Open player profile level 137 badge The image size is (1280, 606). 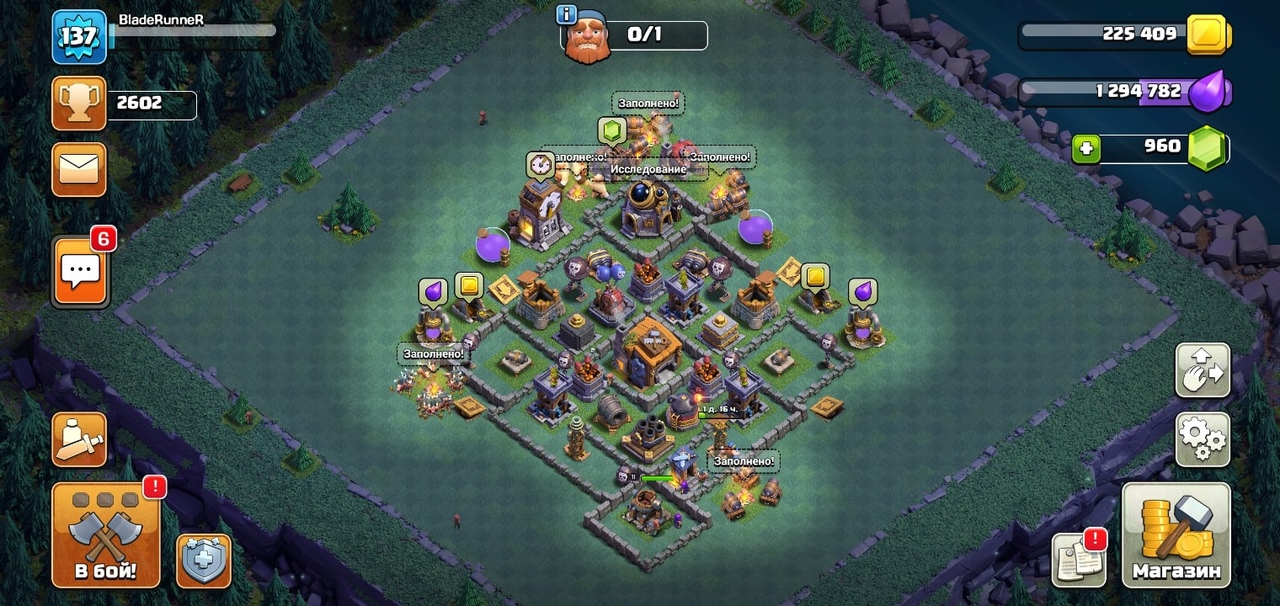[79, 38]
